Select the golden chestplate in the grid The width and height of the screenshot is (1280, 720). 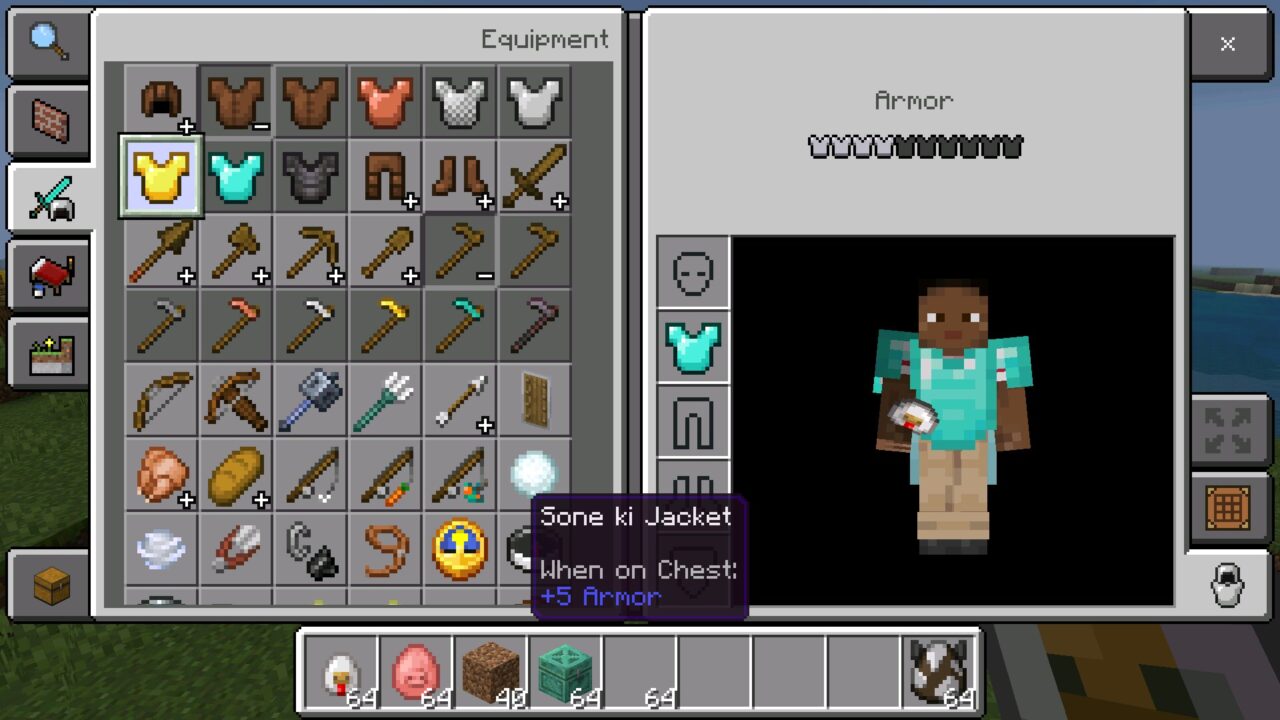point(160,178)
